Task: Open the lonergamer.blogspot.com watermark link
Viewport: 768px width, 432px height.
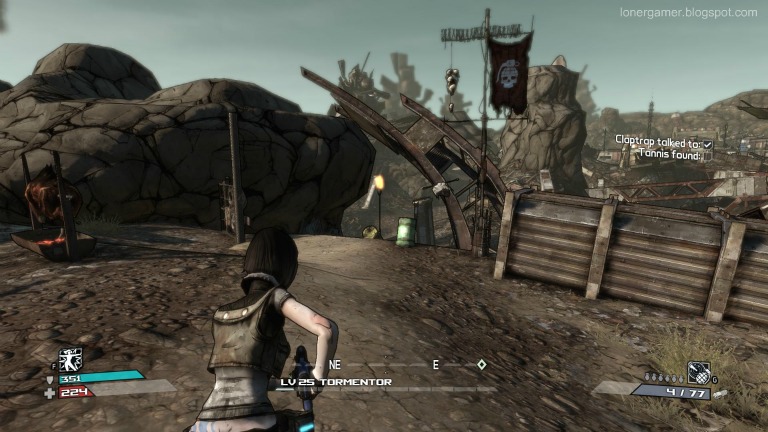Action: tap(689, 13)
